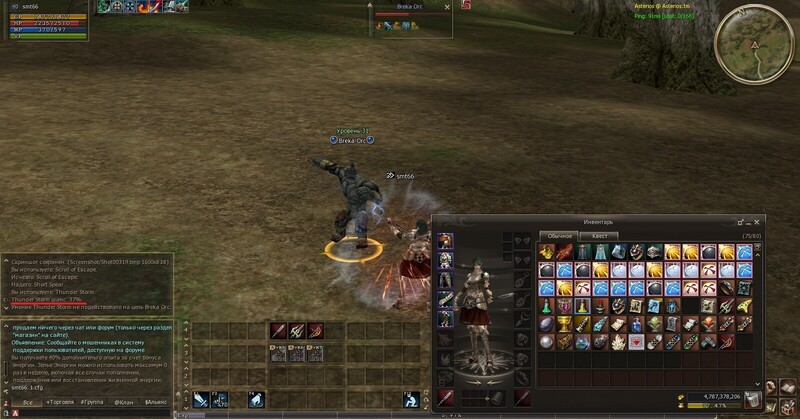Screen dimensions: 800x419
Task: Click the red bow skill on upper hotbar
Action: 315,330
